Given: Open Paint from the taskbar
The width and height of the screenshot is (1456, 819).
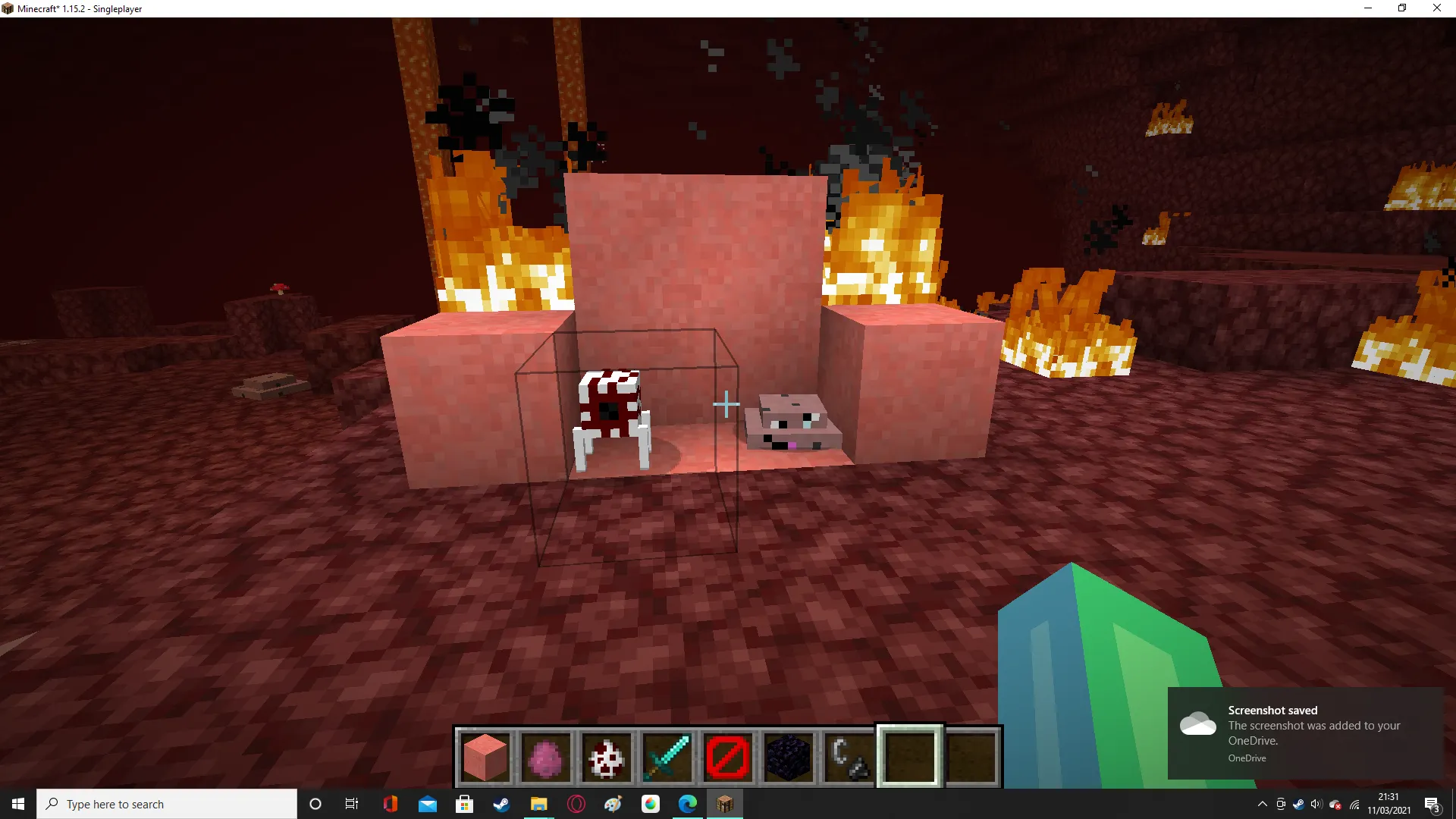Looking at the screenshot, I should tap(613, 804).
